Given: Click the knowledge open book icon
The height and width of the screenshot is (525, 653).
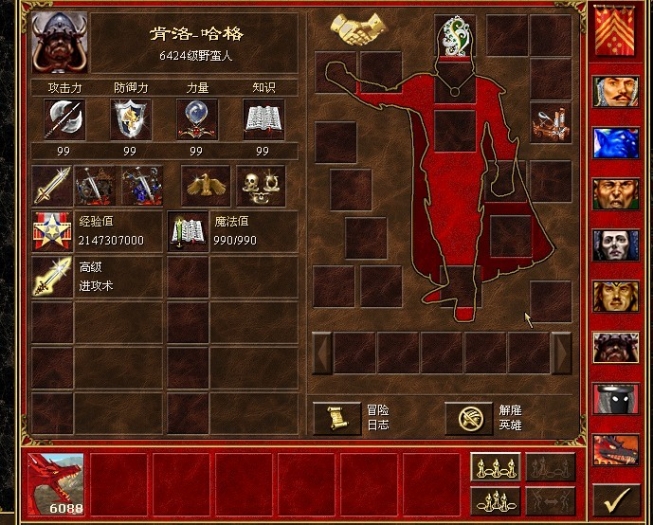Looking at the screenshot, I should 263,119.
